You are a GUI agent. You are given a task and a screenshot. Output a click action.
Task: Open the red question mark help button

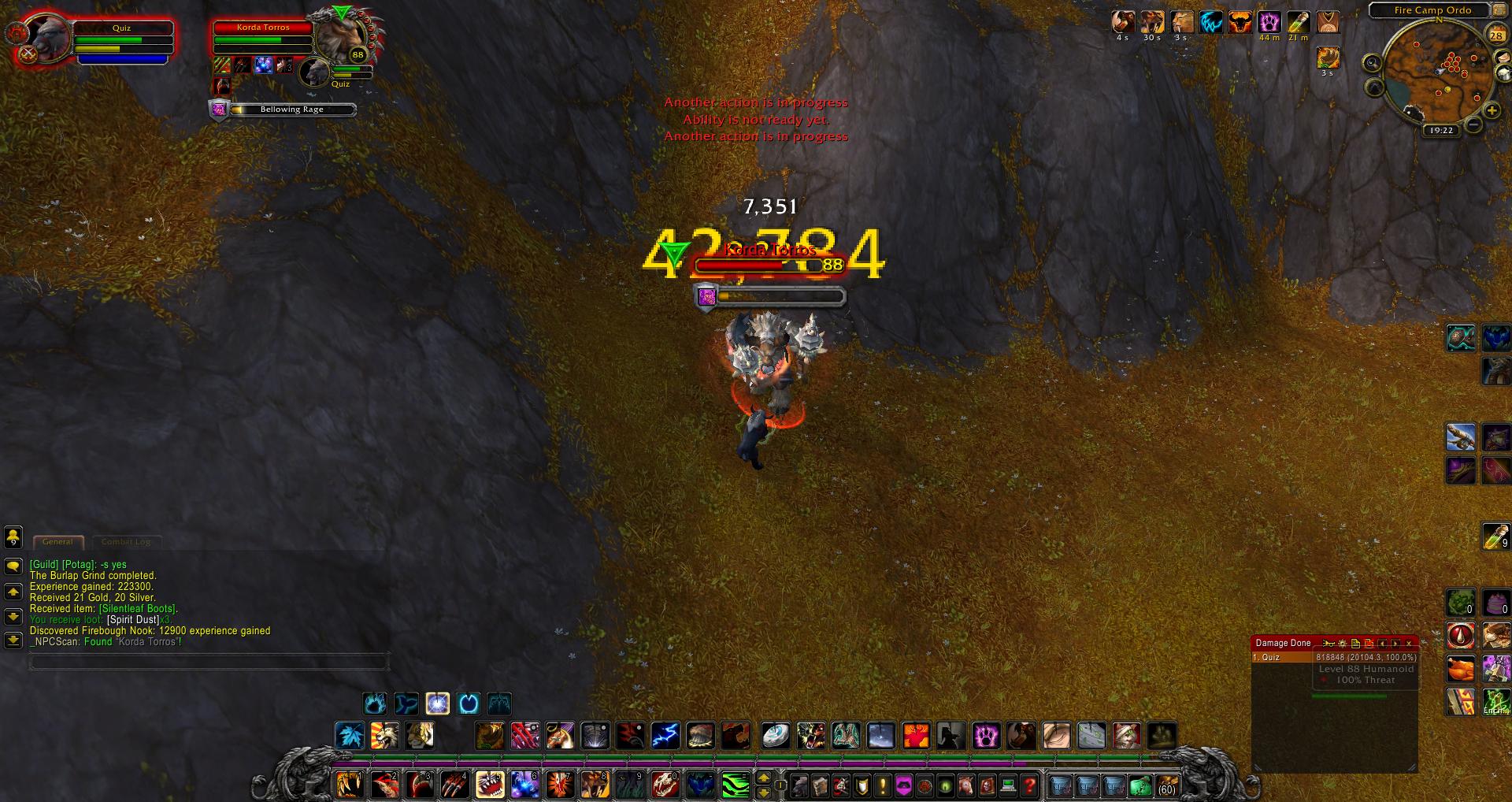coord(1029,785)
